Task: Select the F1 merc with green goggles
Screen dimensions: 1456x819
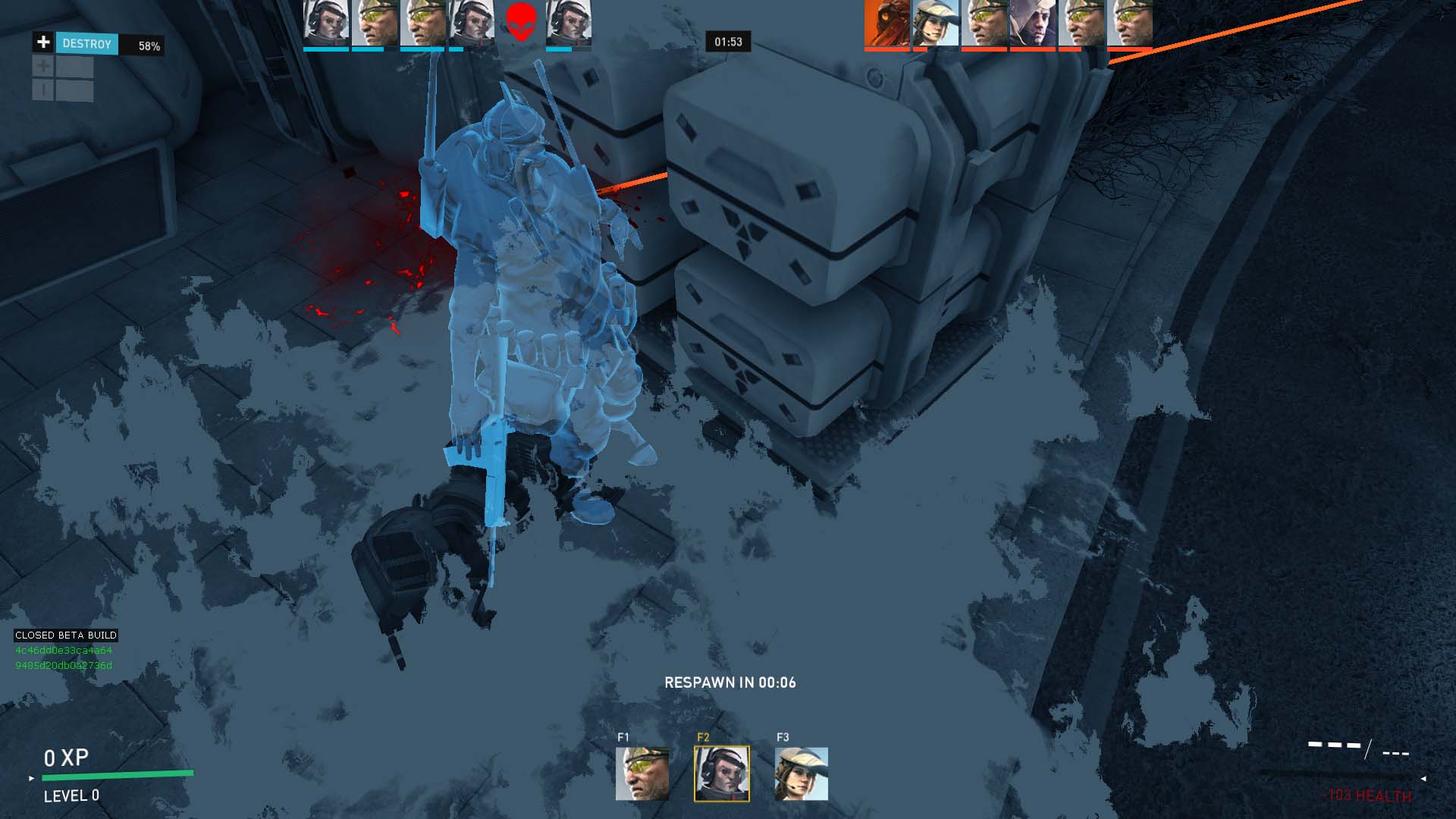Action: click(x=642, y=773)
